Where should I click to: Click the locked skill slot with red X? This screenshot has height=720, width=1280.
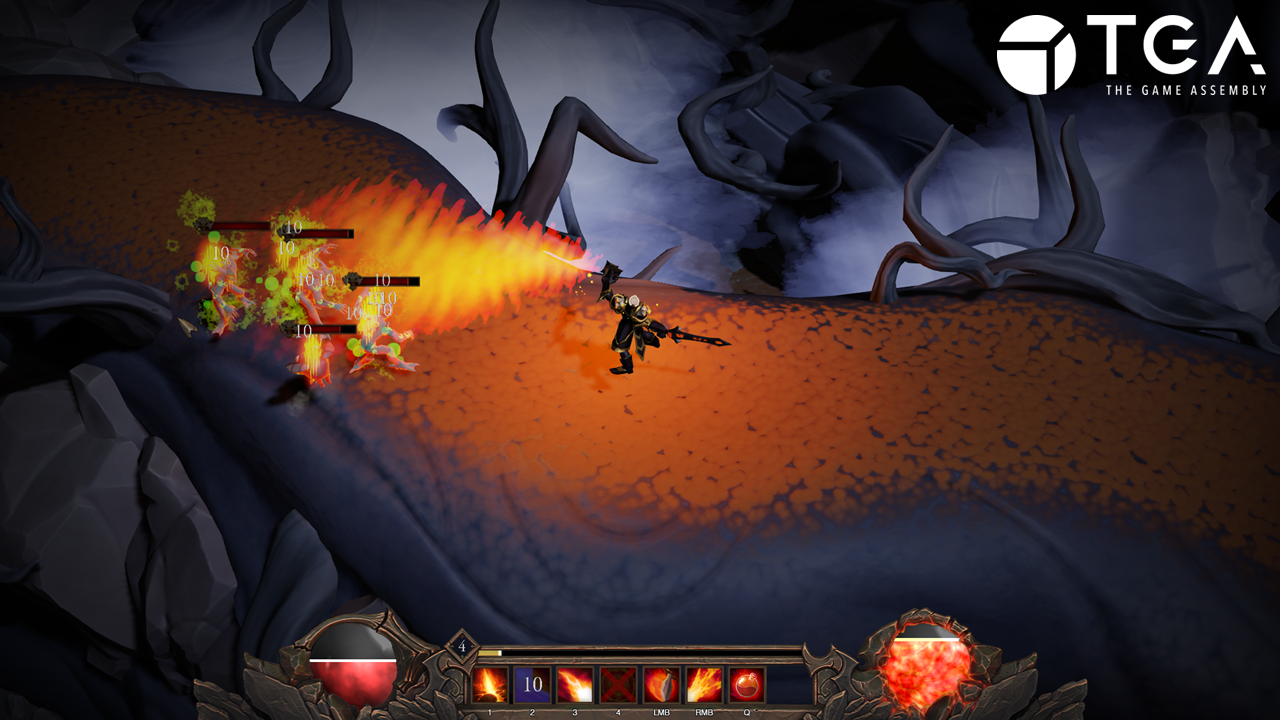[618, 685]
